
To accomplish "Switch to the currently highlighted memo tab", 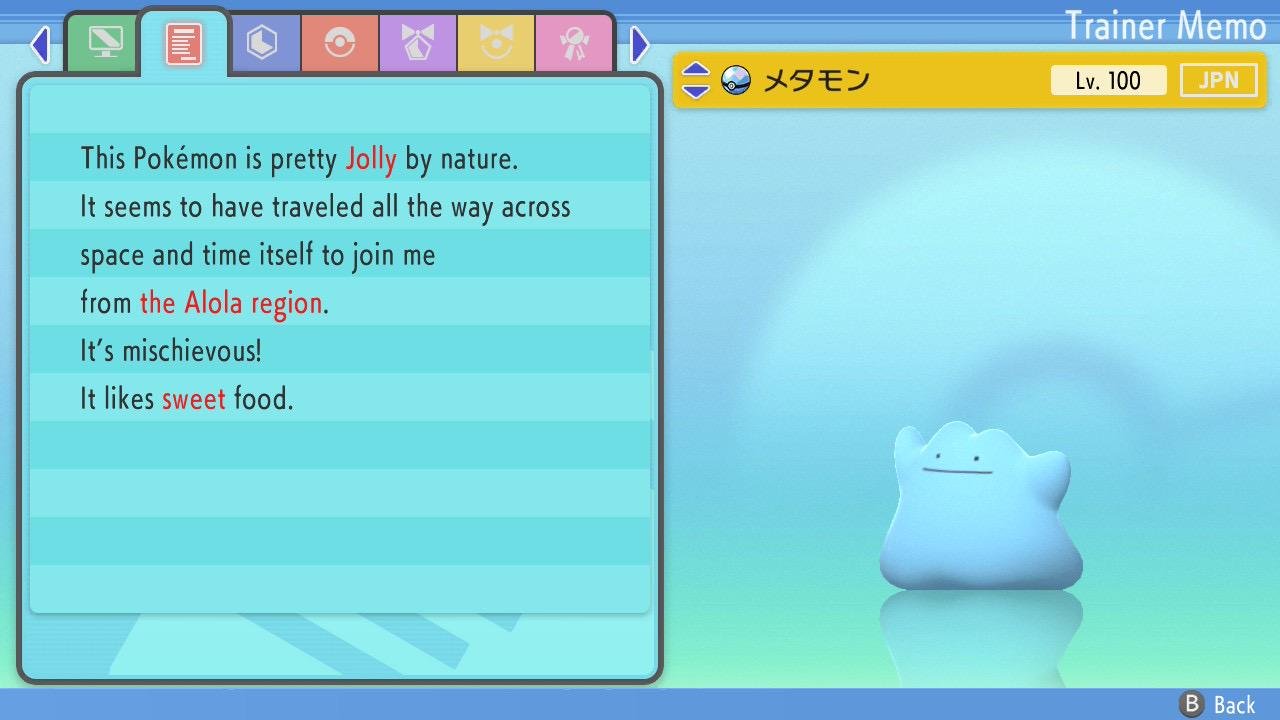I will tap(184, 42).
